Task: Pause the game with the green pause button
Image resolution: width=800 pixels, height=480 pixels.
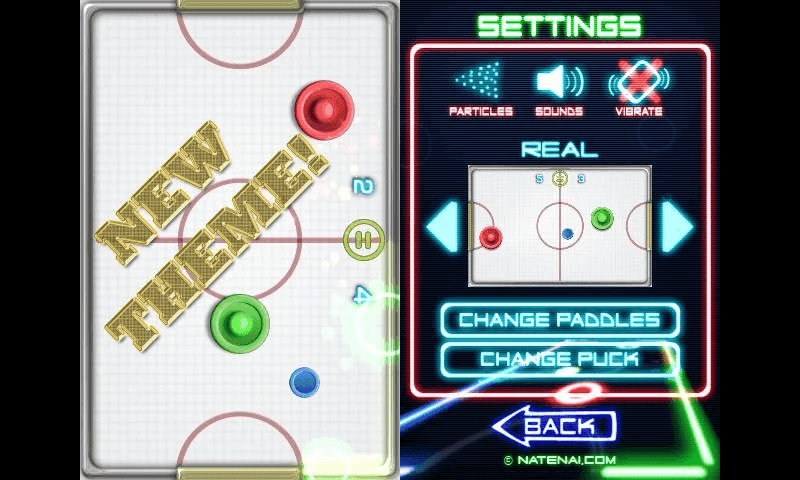Action: [362, 240]
